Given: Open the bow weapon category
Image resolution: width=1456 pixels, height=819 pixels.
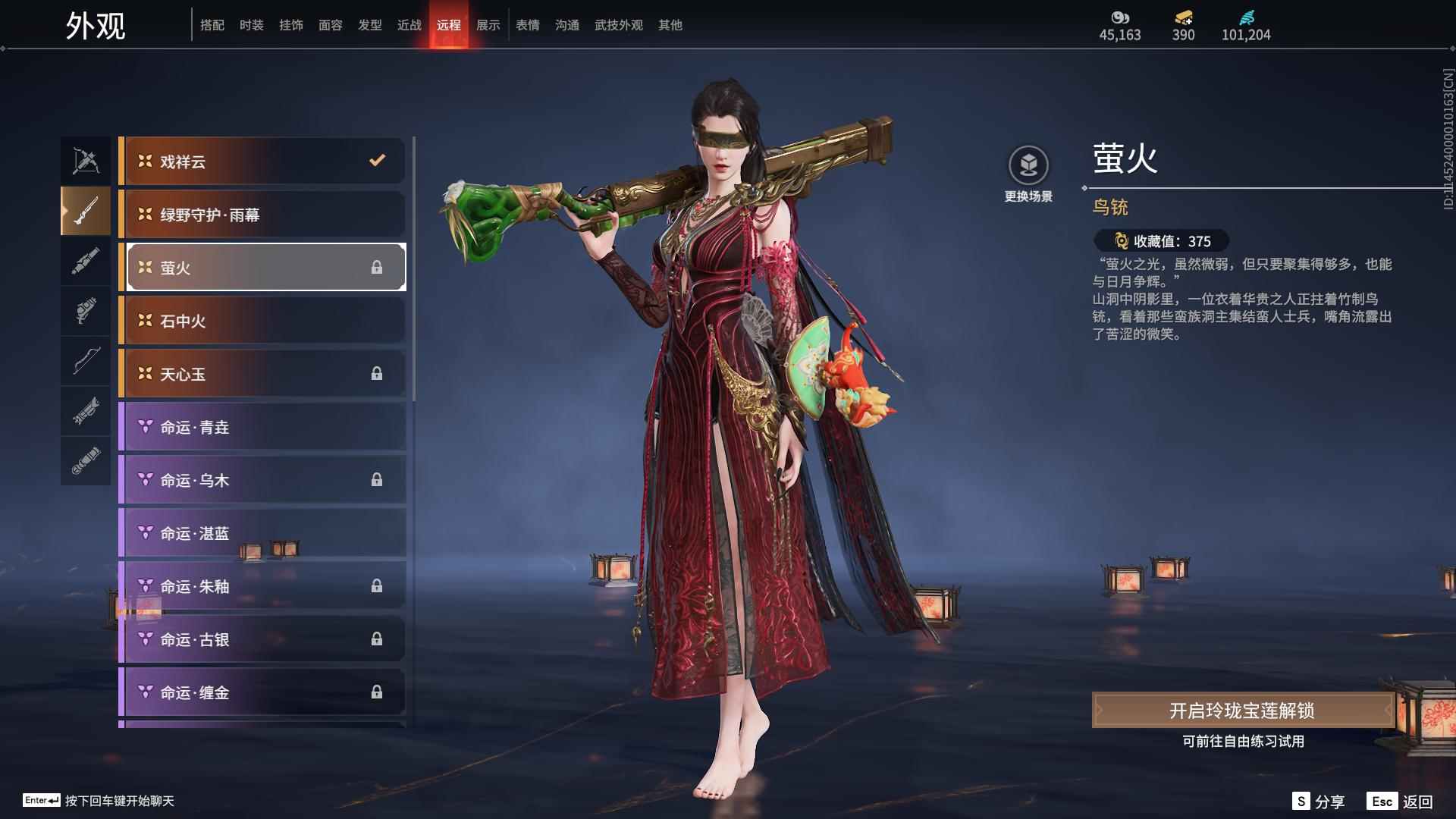Looking at the screenshot, I should click(x=85, y=362).
